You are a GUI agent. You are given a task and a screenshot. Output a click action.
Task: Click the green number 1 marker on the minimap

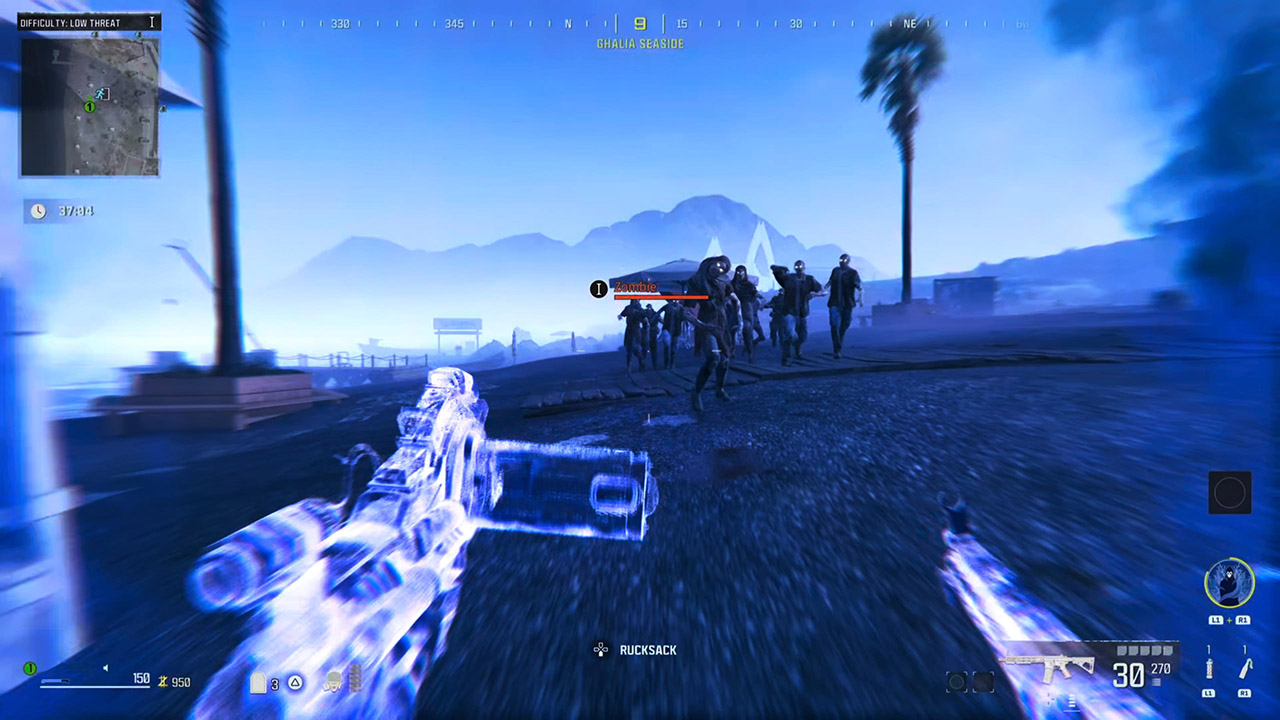tap(89, 105)
